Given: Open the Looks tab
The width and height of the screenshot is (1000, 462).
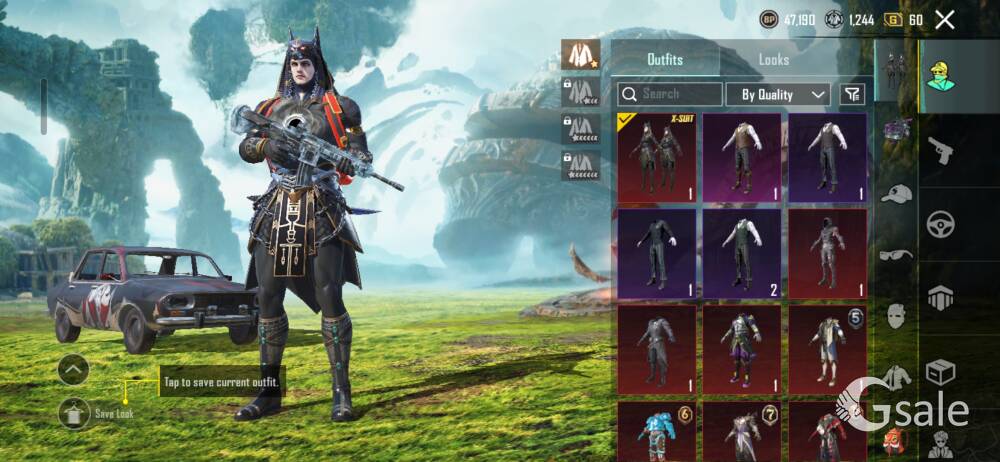Looking at the screenshot, I should [773, 60].
